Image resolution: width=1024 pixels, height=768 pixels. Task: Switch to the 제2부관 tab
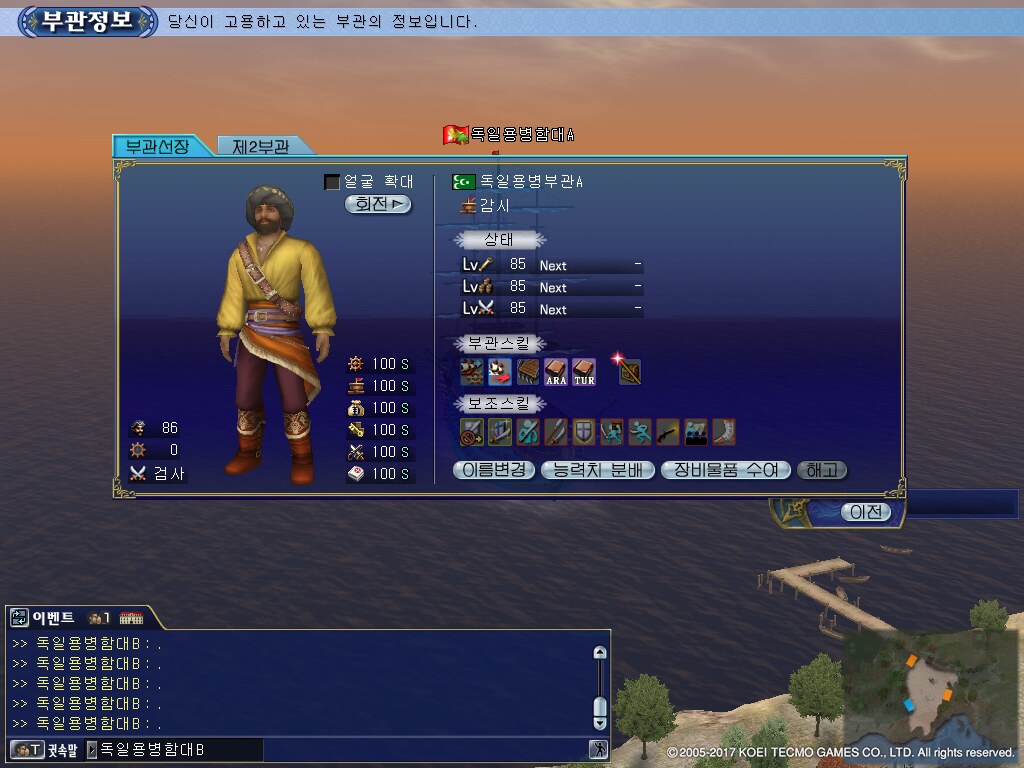(260, 146)
